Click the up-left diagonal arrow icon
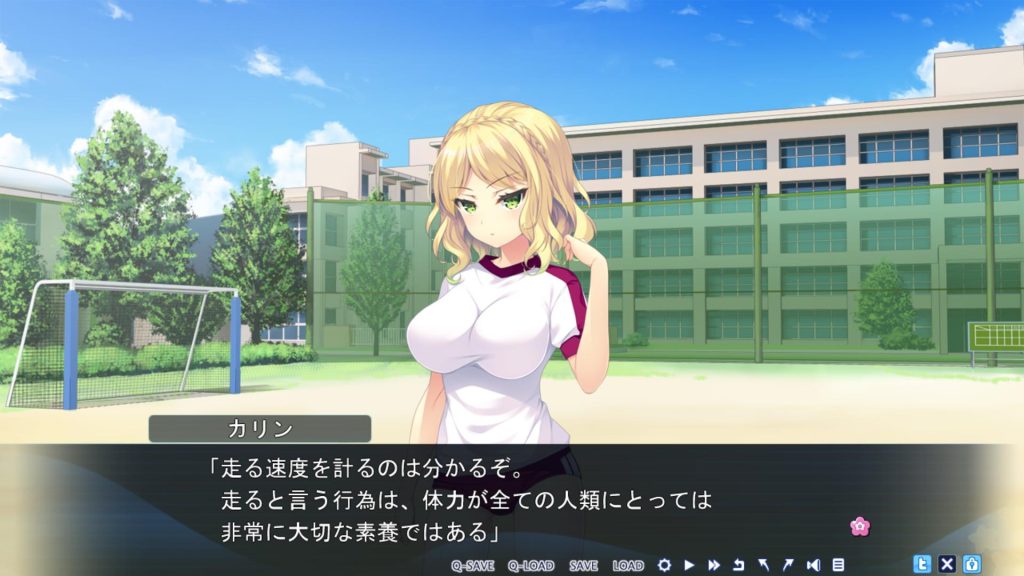The image size is (1024, 576). [764, 565]
